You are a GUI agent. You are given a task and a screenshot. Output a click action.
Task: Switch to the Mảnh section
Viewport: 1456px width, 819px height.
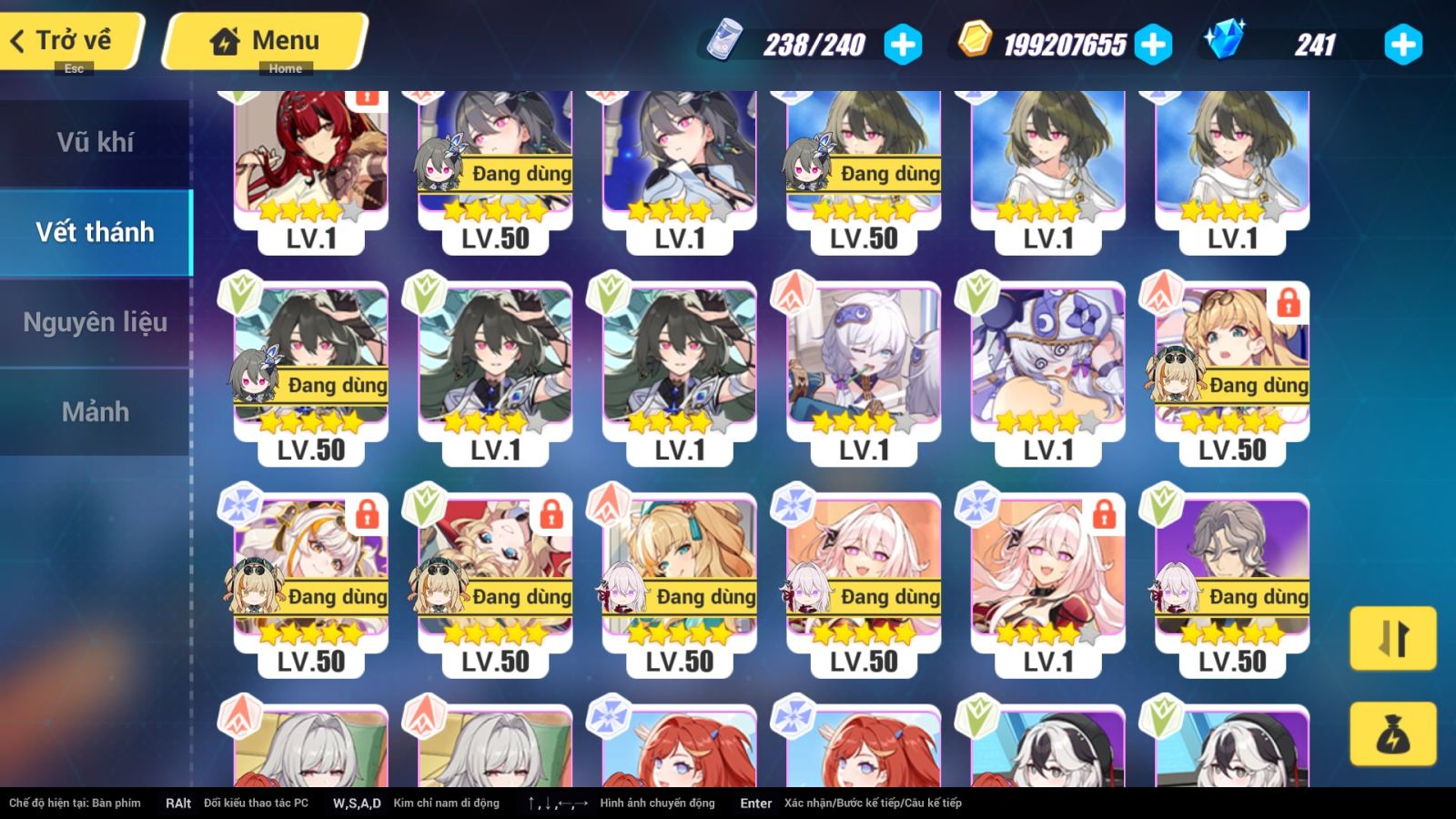[96, 412]
